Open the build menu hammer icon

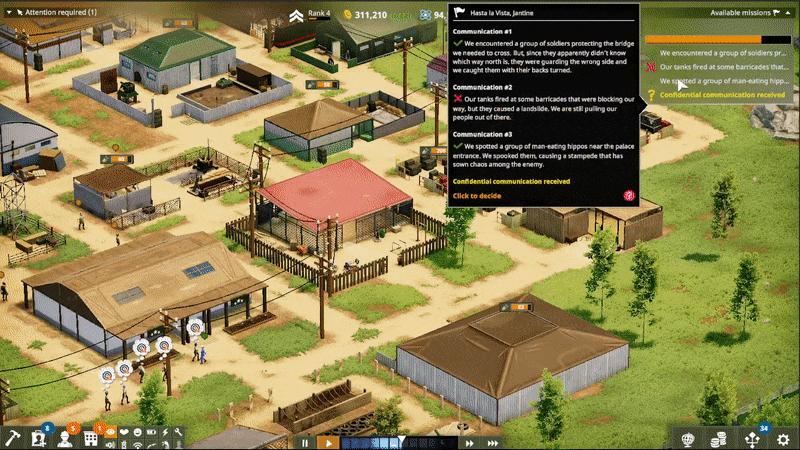(x=12, y=438)
